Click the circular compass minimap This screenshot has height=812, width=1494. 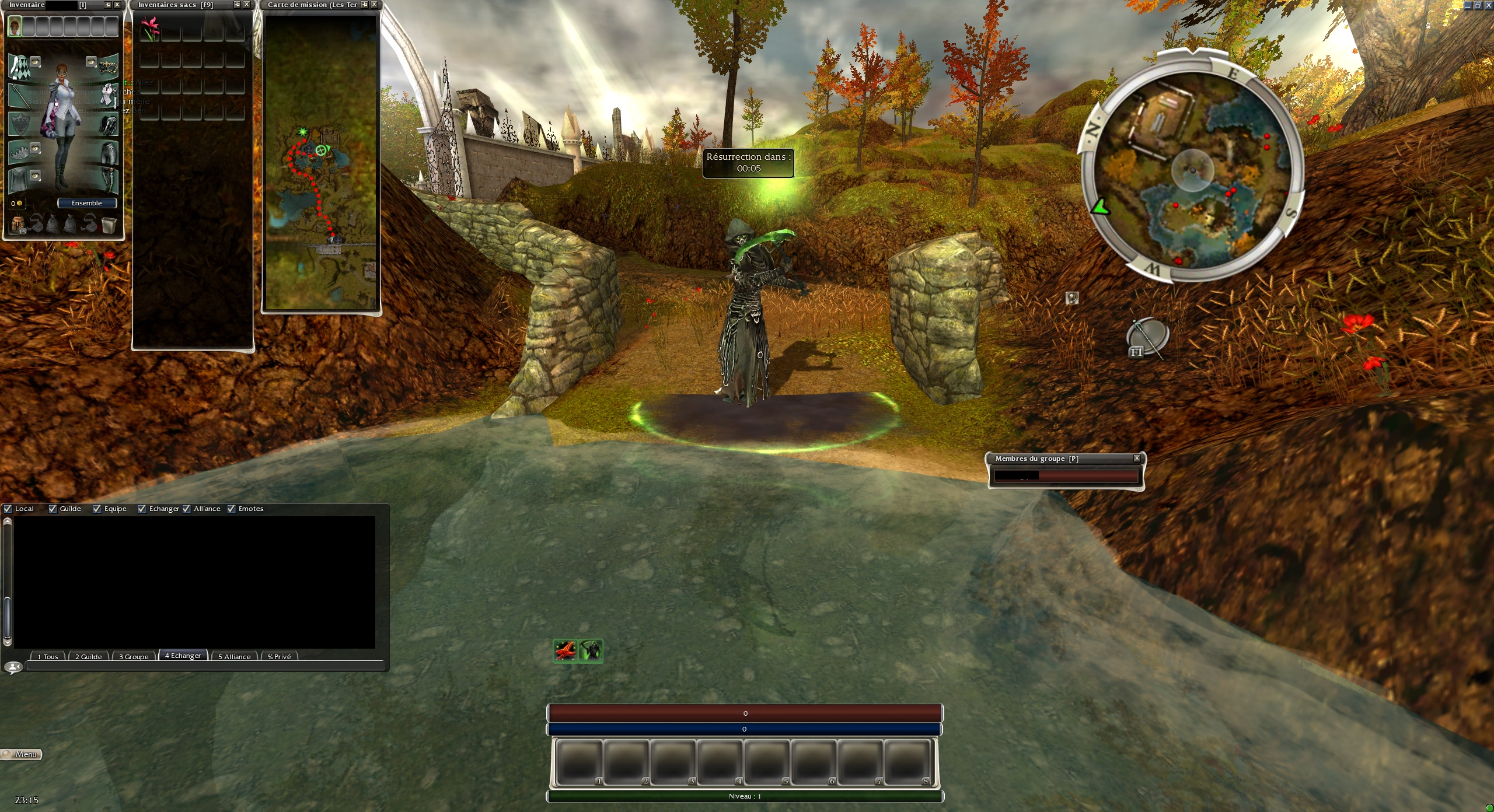1192,170
